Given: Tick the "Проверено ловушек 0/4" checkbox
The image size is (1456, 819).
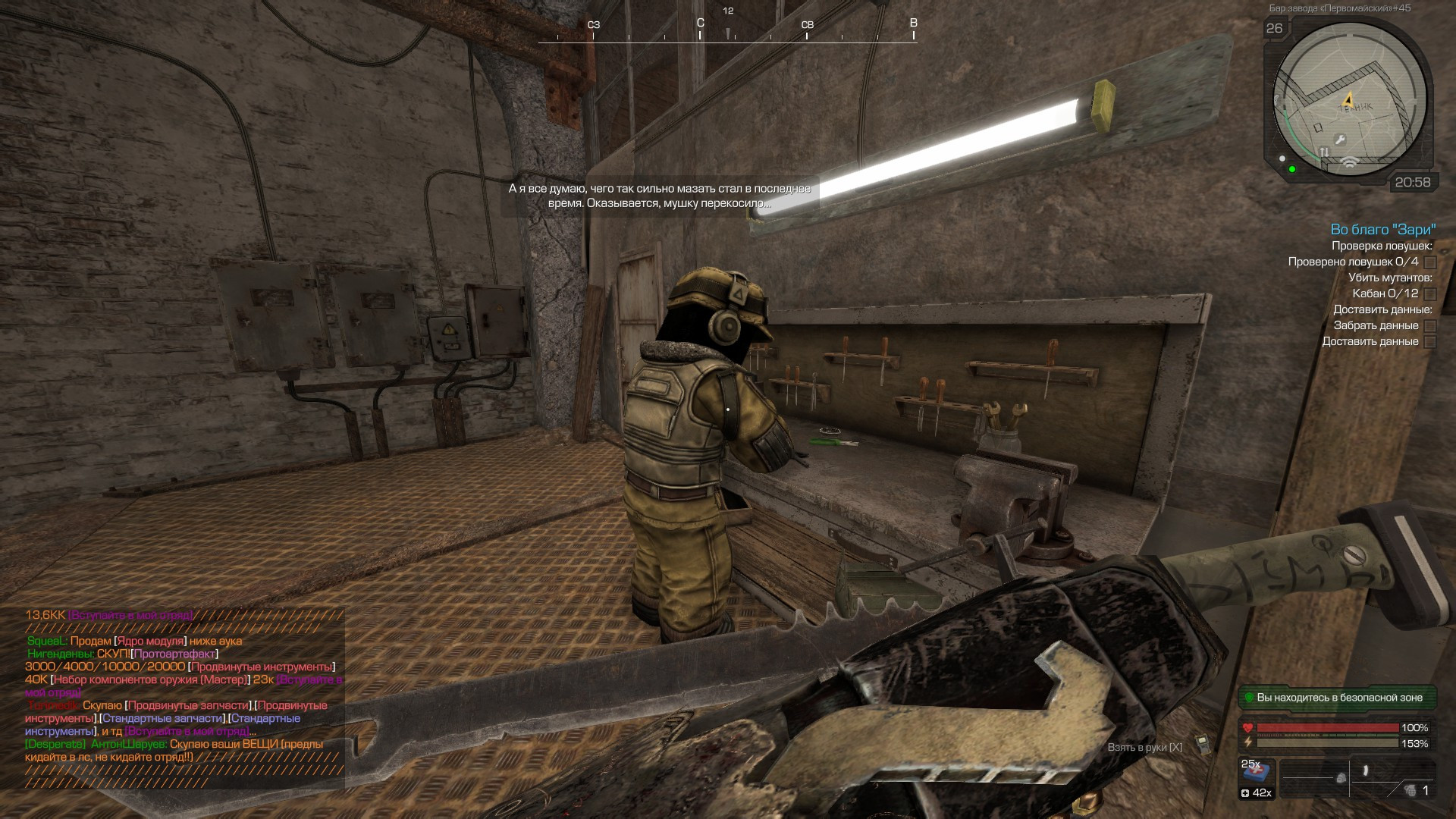Looking at the screenshot, I should click(x=1430, y=262).
